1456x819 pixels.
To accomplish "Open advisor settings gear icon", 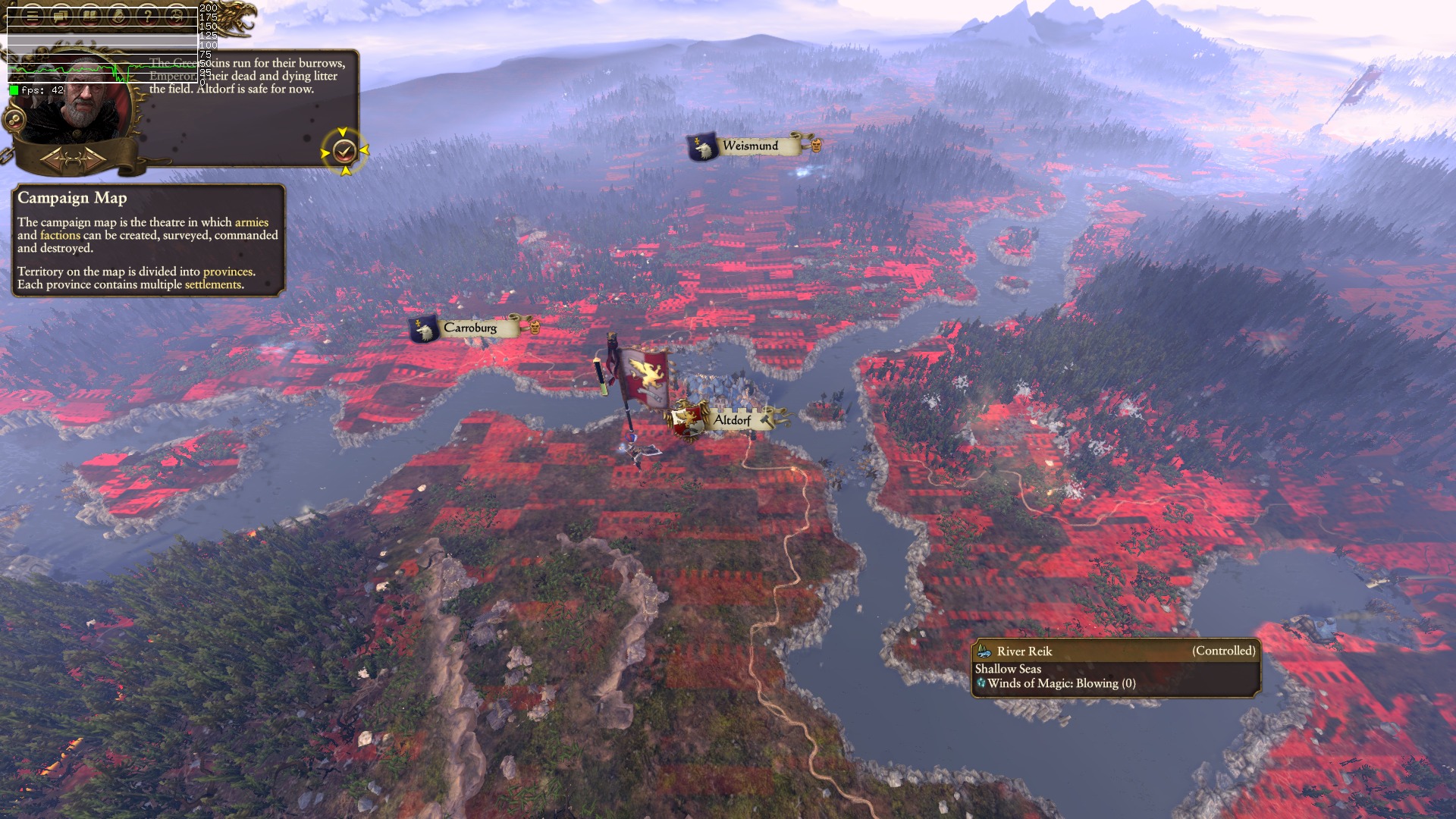I will coord(14,119).
